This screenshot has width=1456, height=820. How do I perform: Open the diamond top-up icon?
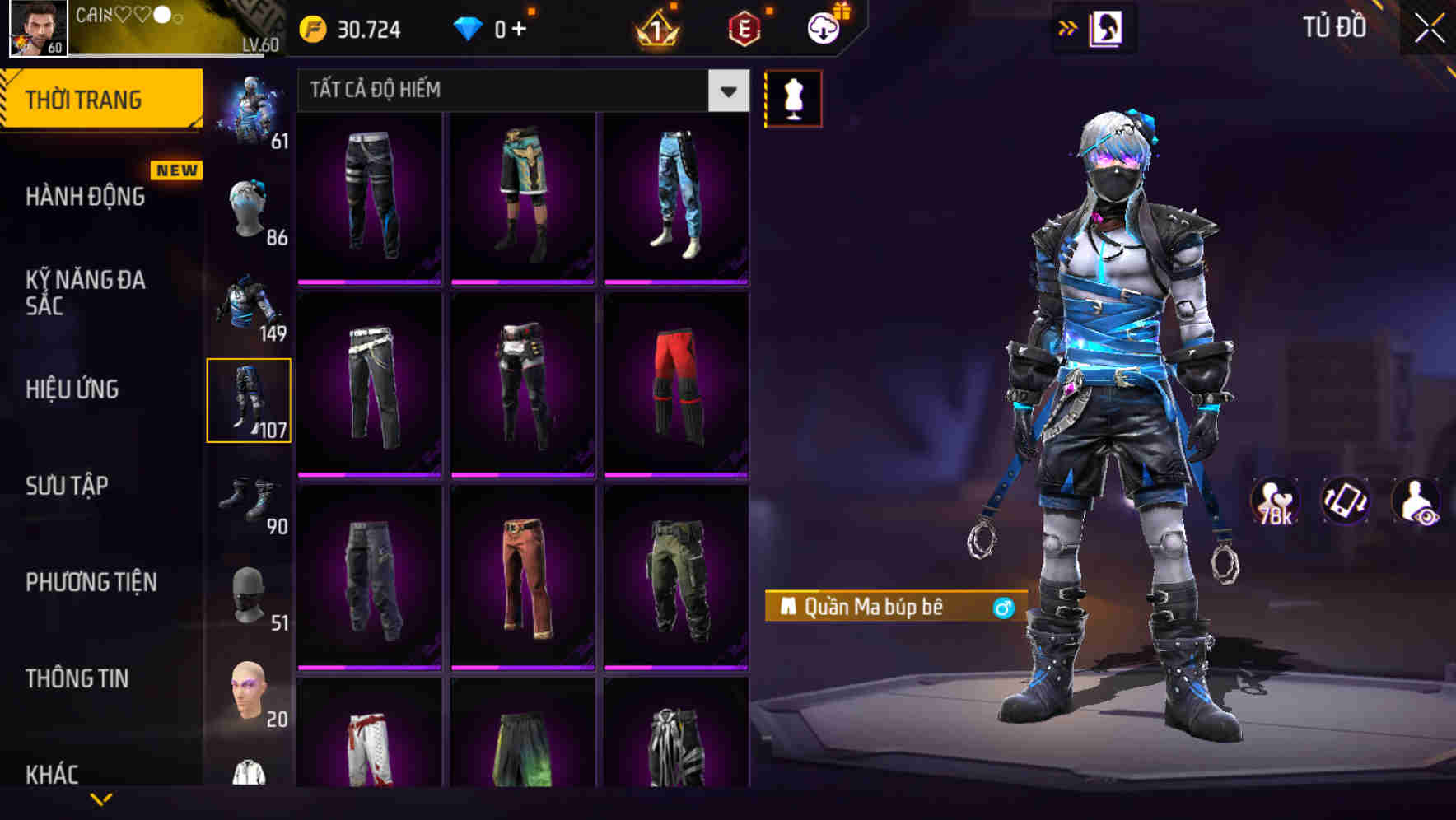(x=468, y=27)
